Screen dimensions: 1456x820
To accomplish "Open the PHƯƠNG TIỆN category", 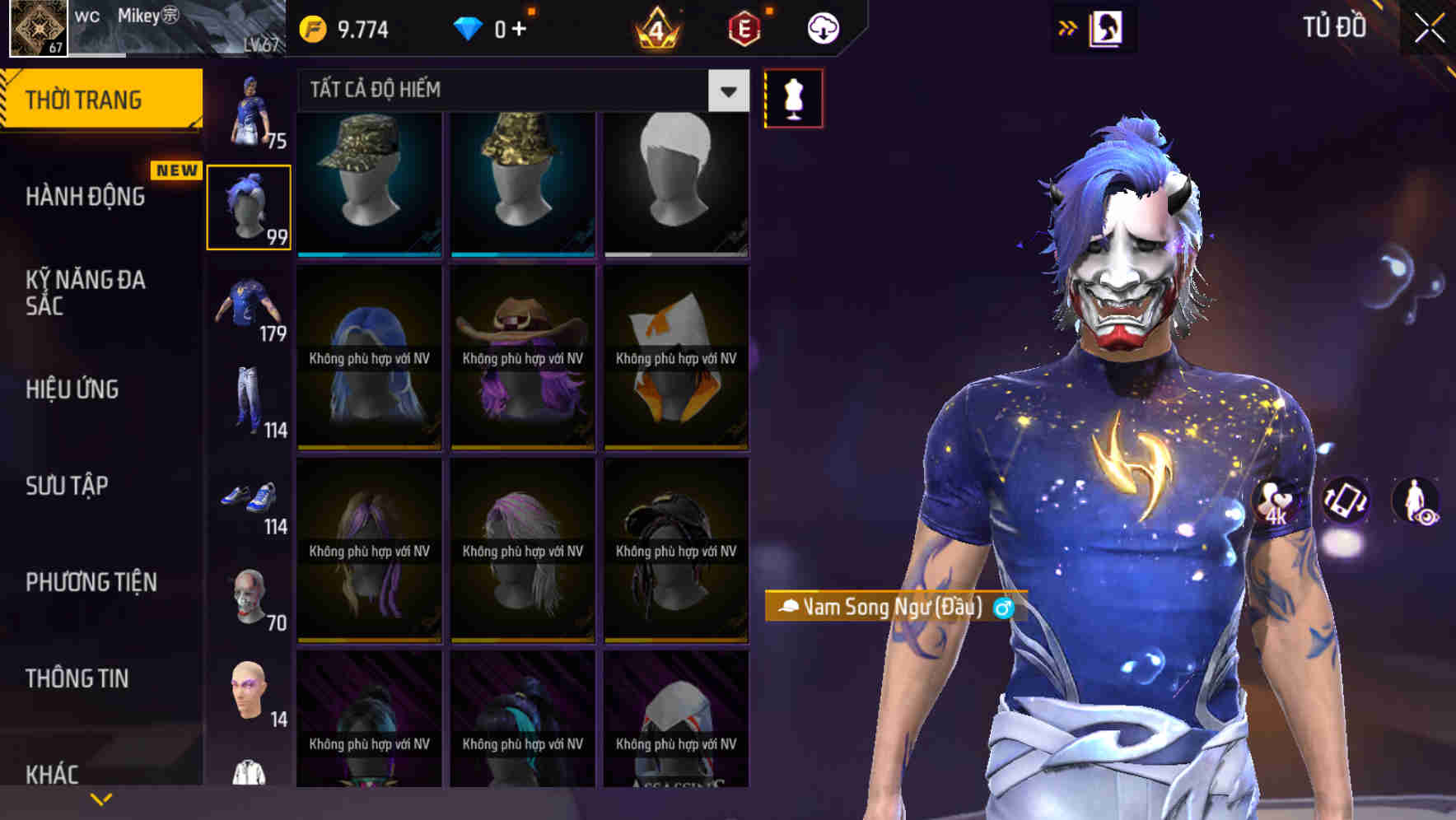I will [91, 582].
